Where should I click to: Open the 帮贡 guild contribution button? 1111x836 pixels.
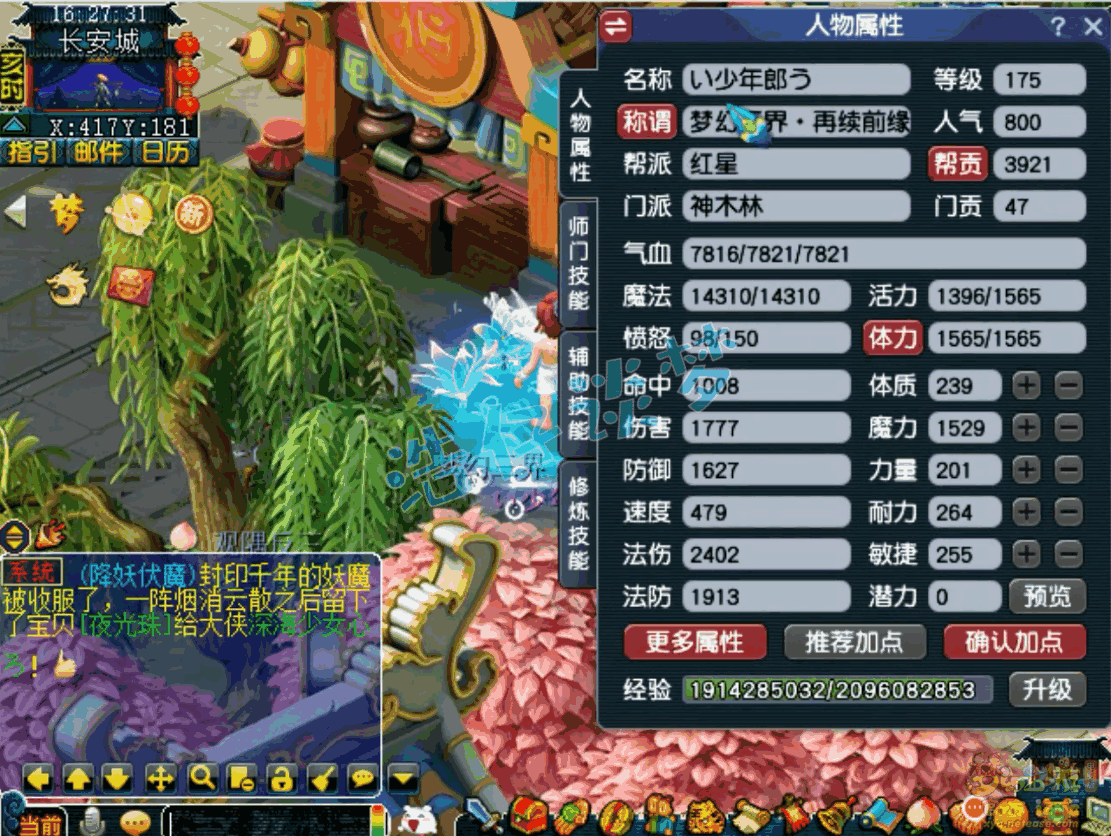tap(958, 164)
